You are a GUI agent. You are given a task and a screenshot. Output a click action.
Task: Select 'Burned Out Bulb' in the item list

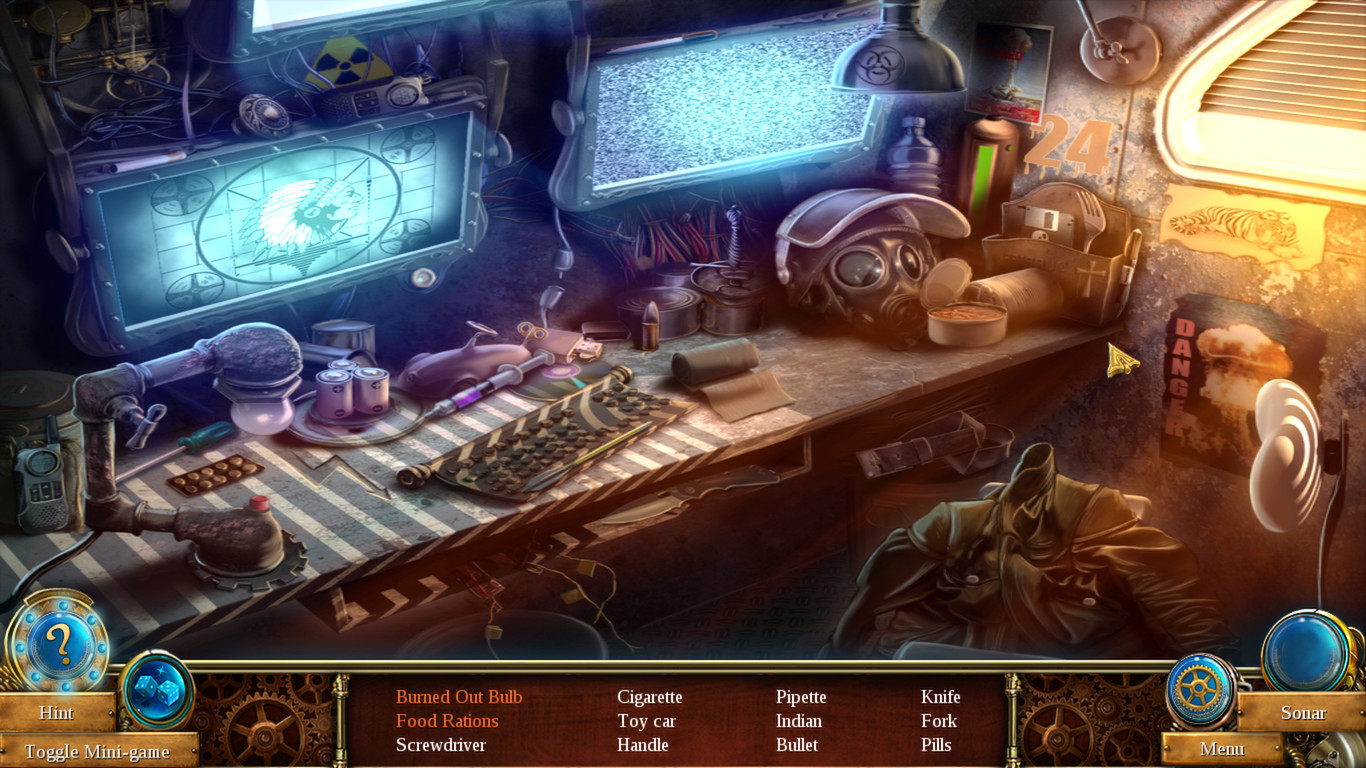click(462, 697)
